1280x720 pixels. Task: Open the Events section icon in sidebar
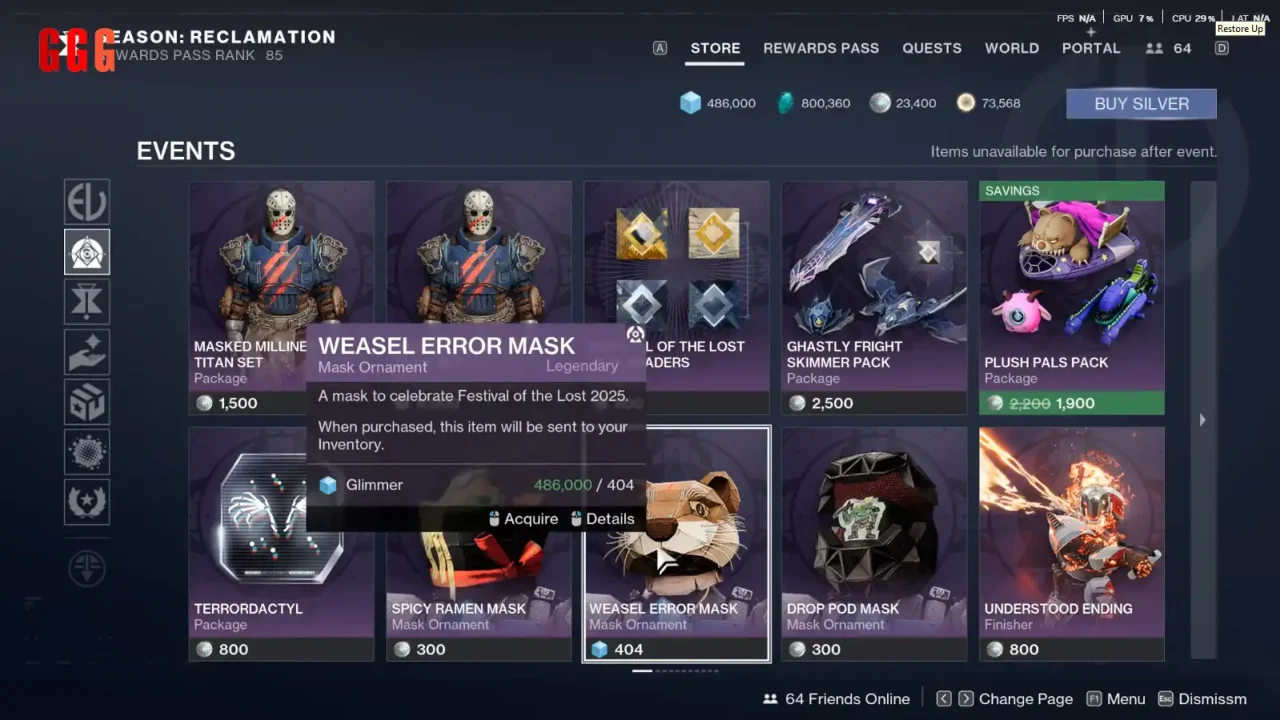pyautogui.click(x=87, y=251)
